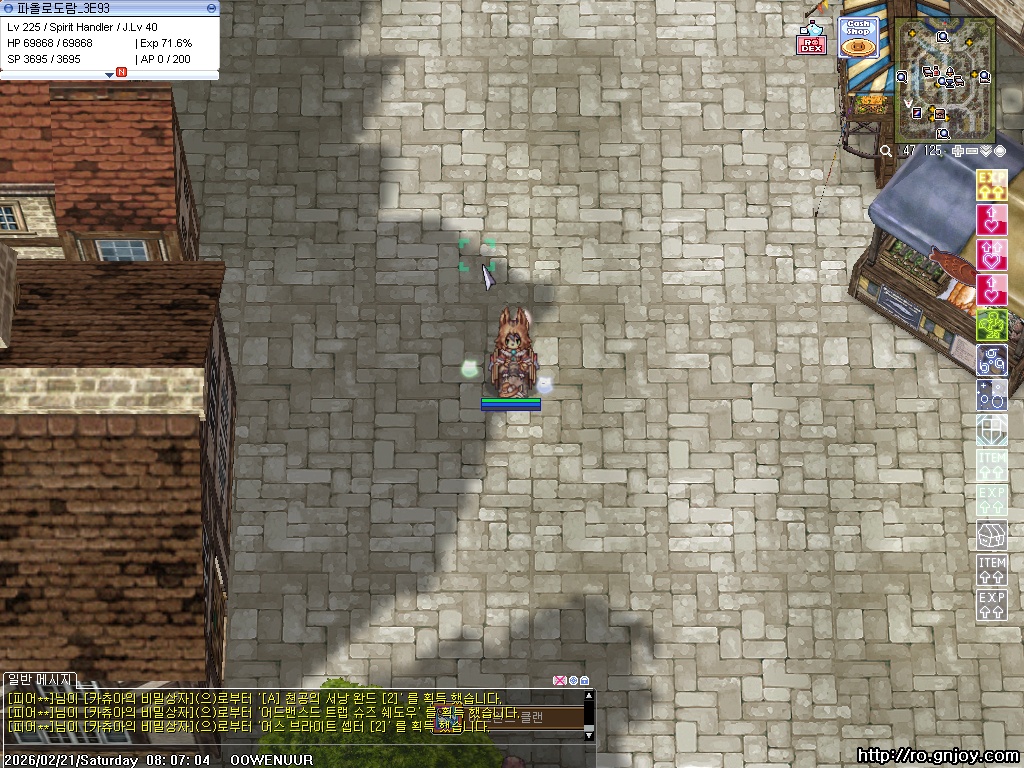Minimize the character status window
Screen dimensions: 1024x768
pyautogui.click(x=210, y=8)
